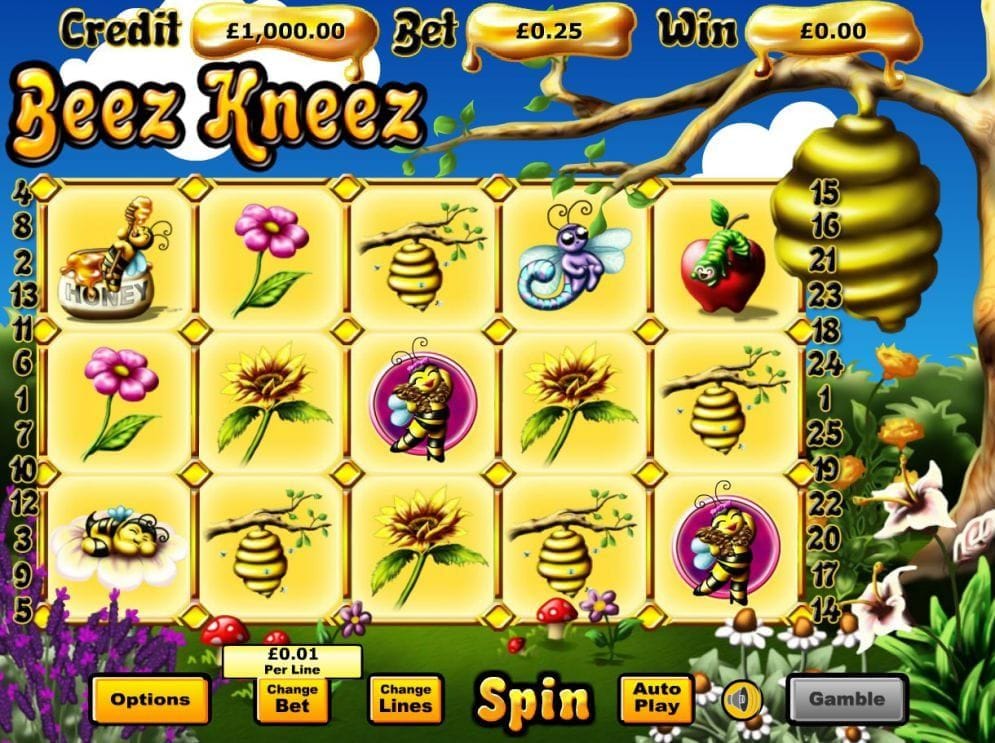
Task: Start Auto Play
Action: [x=656, y=698]
